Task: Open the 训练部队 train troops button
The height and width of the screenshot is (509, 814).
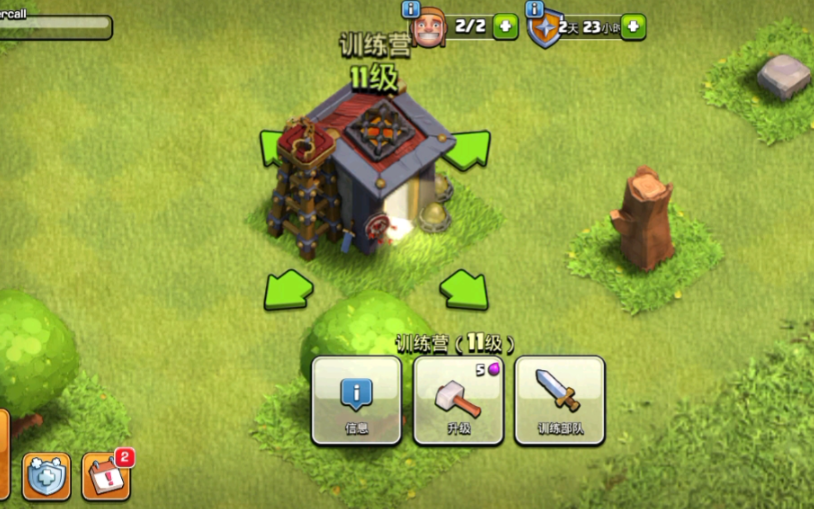Action: pyautogui.click(x=559, y=399)
